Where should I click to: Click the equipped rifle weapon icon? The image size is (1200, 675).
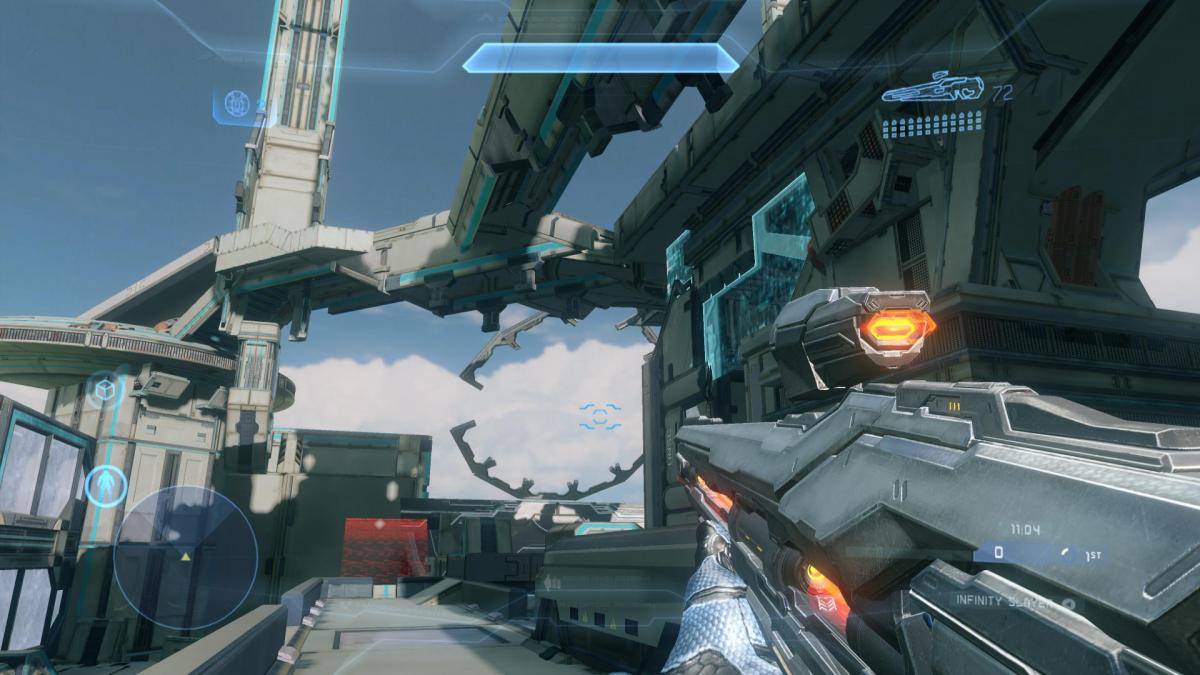click(x=932, y=89)
